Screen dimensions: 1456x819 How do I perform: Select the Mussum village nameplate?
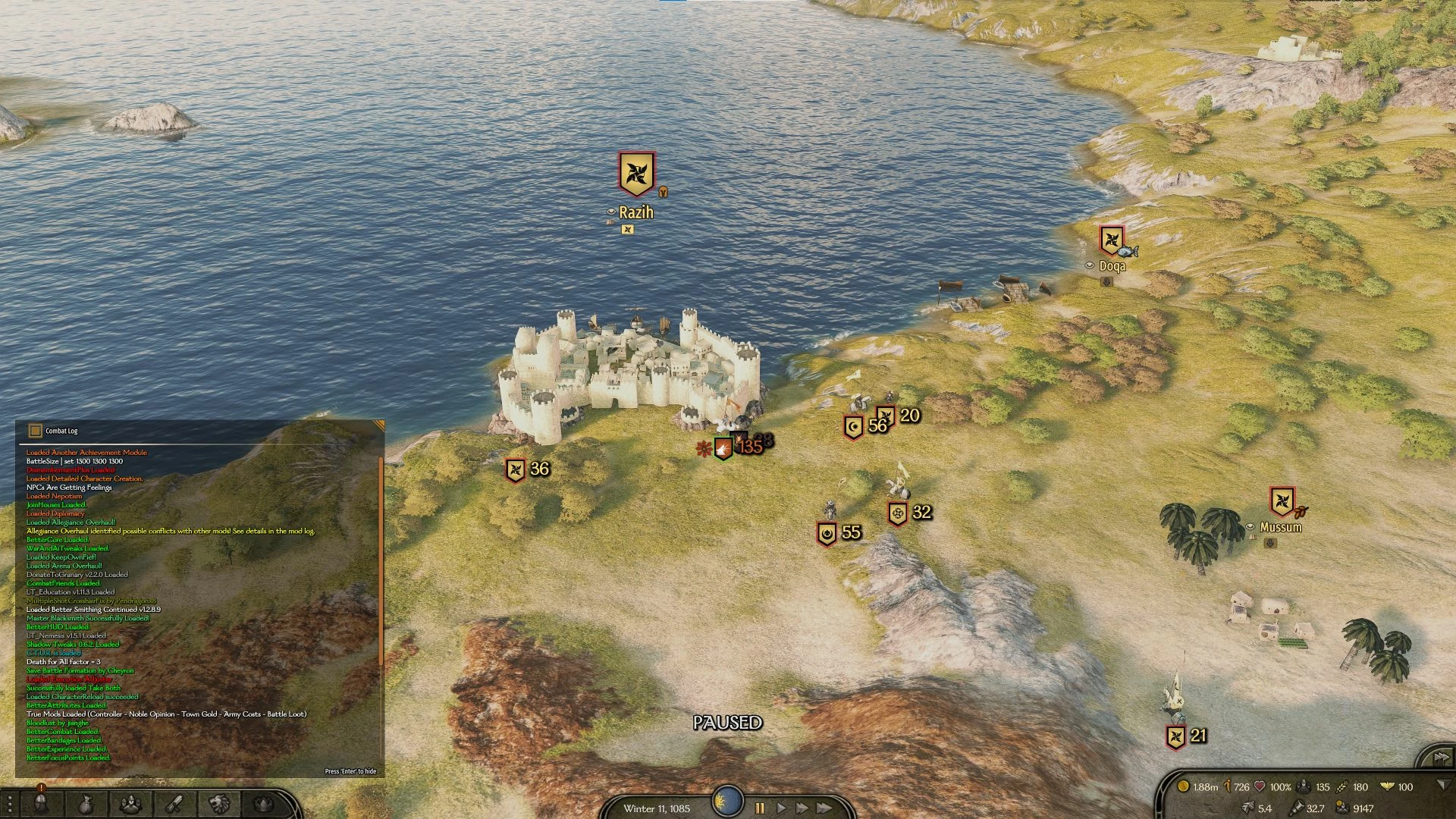point(1280,527)
